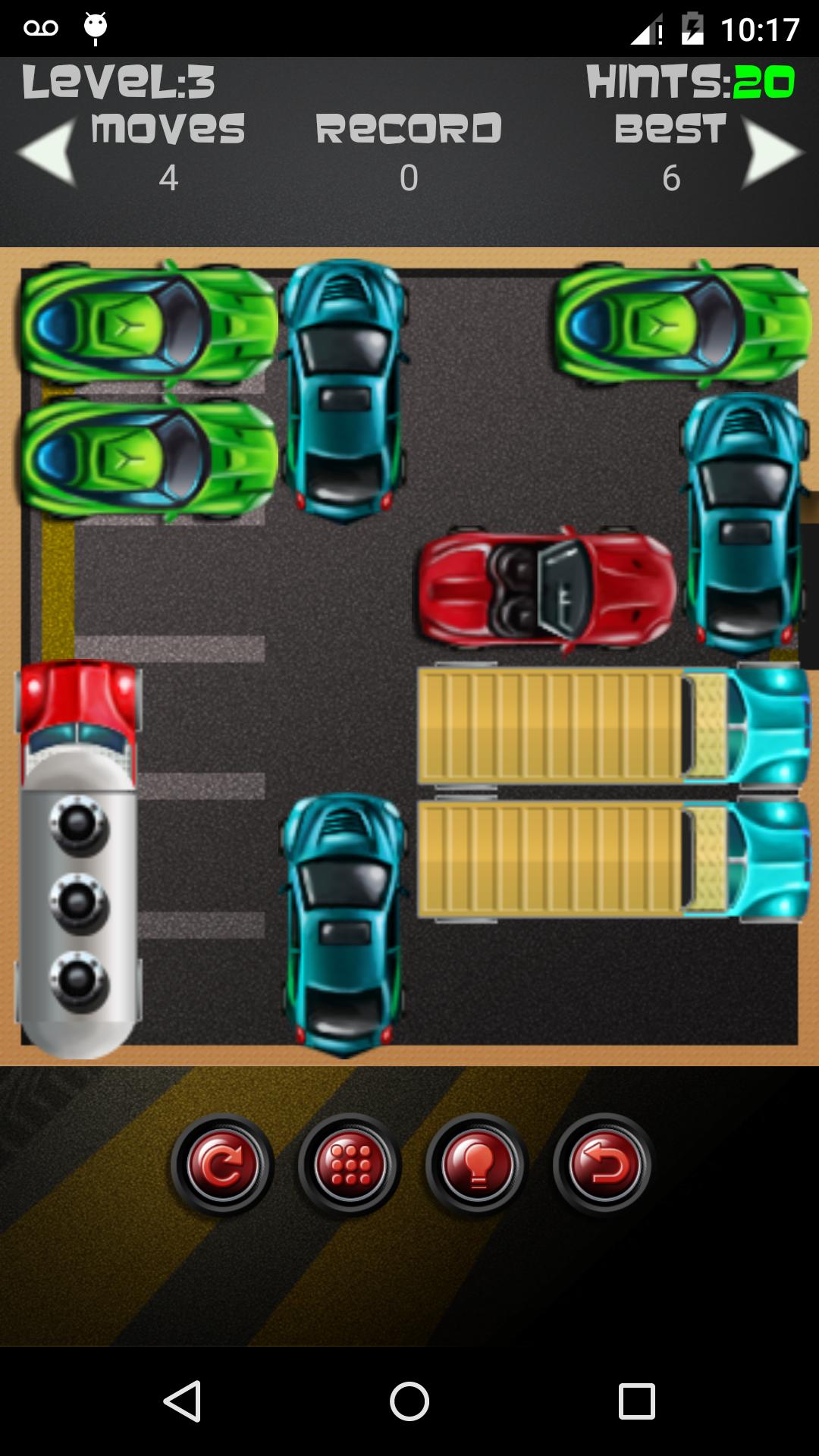819x1456 pixels.
Task: Tap the Android home button
Action: 409,1401
